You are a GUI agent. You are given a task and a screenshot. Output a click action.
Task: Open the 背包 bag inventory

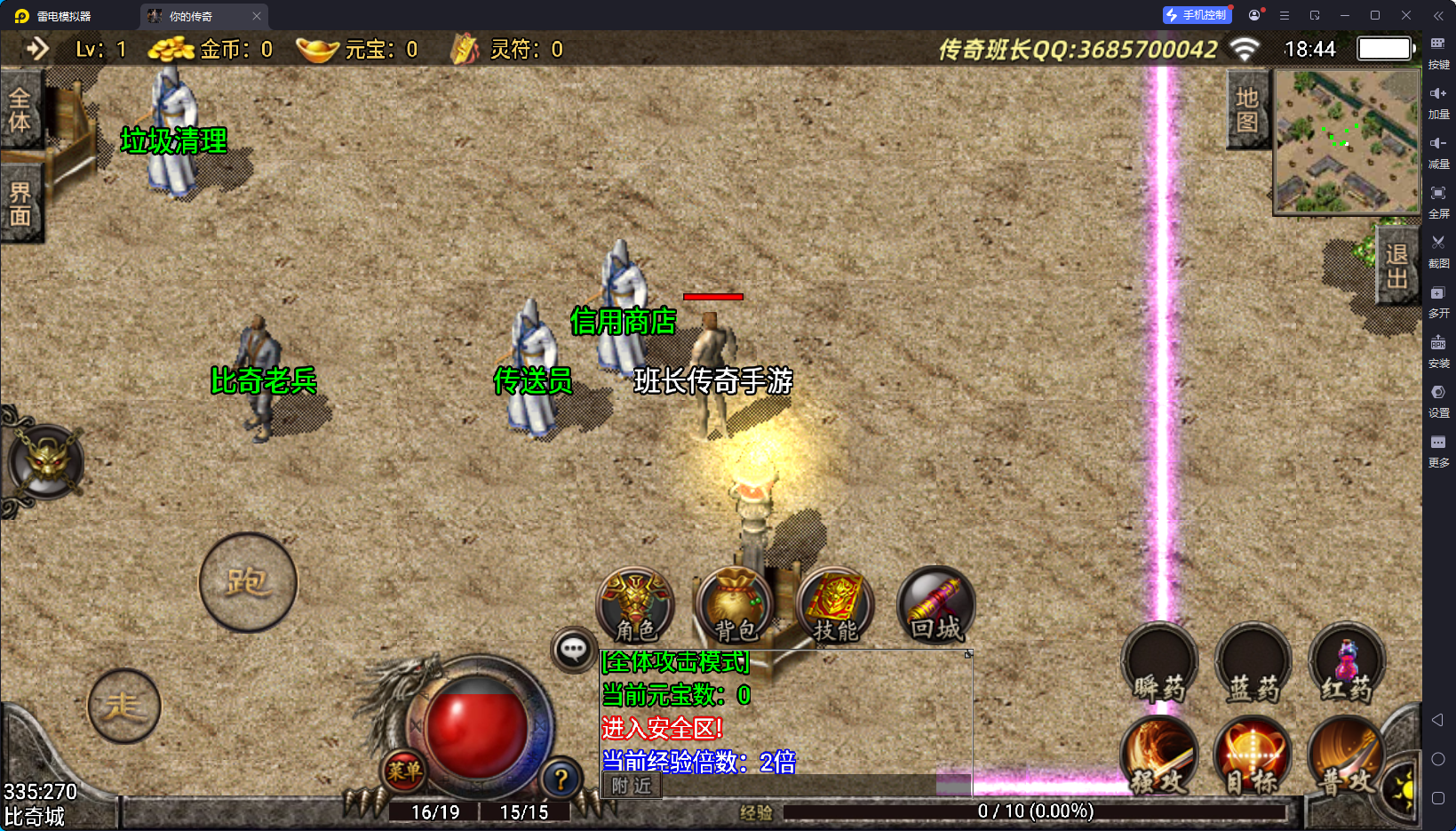pos(735,605)
